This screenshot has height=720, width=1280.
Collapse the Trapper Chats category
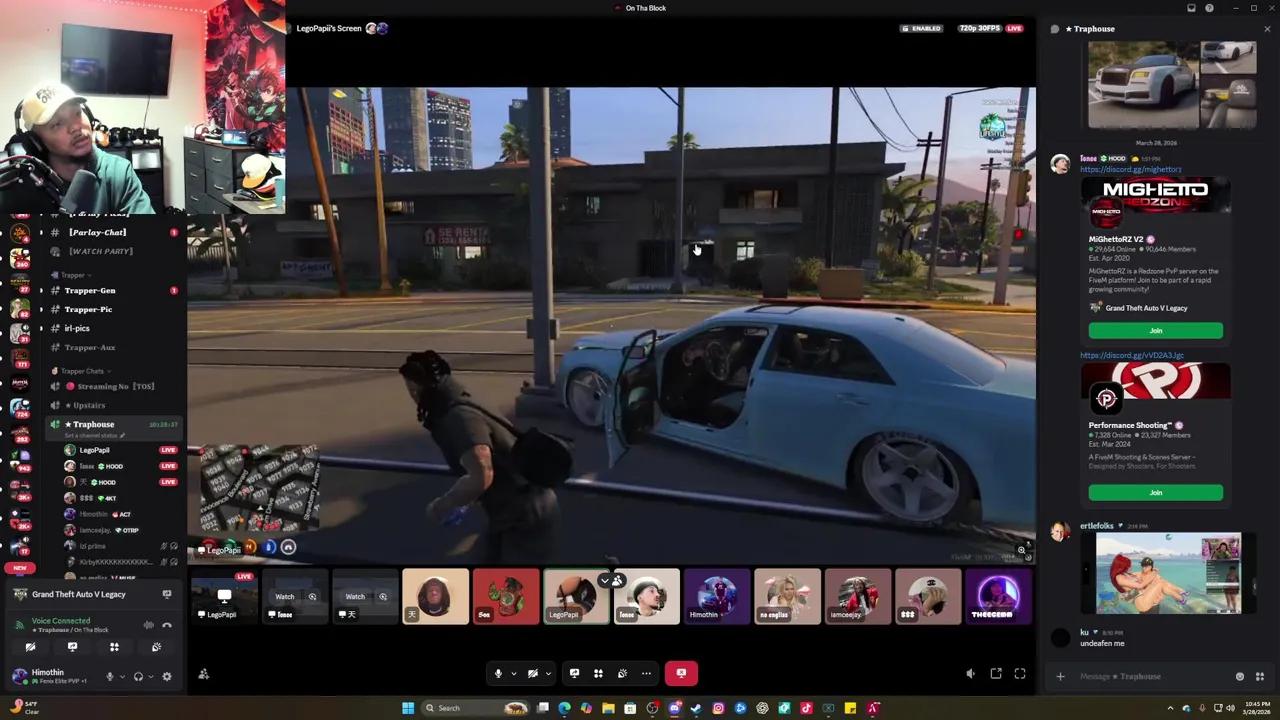82,370
